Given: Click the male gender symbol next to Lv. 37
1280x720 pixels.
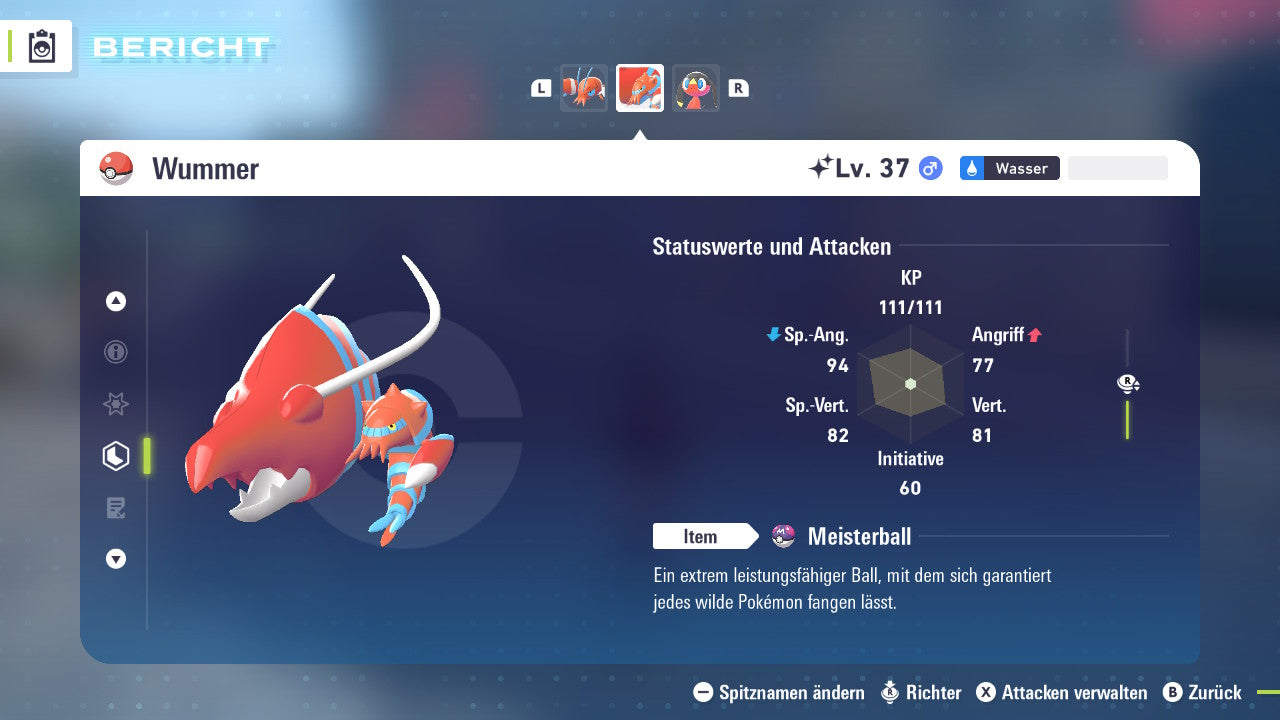Looking at the screenshot, I should (927, 168).
